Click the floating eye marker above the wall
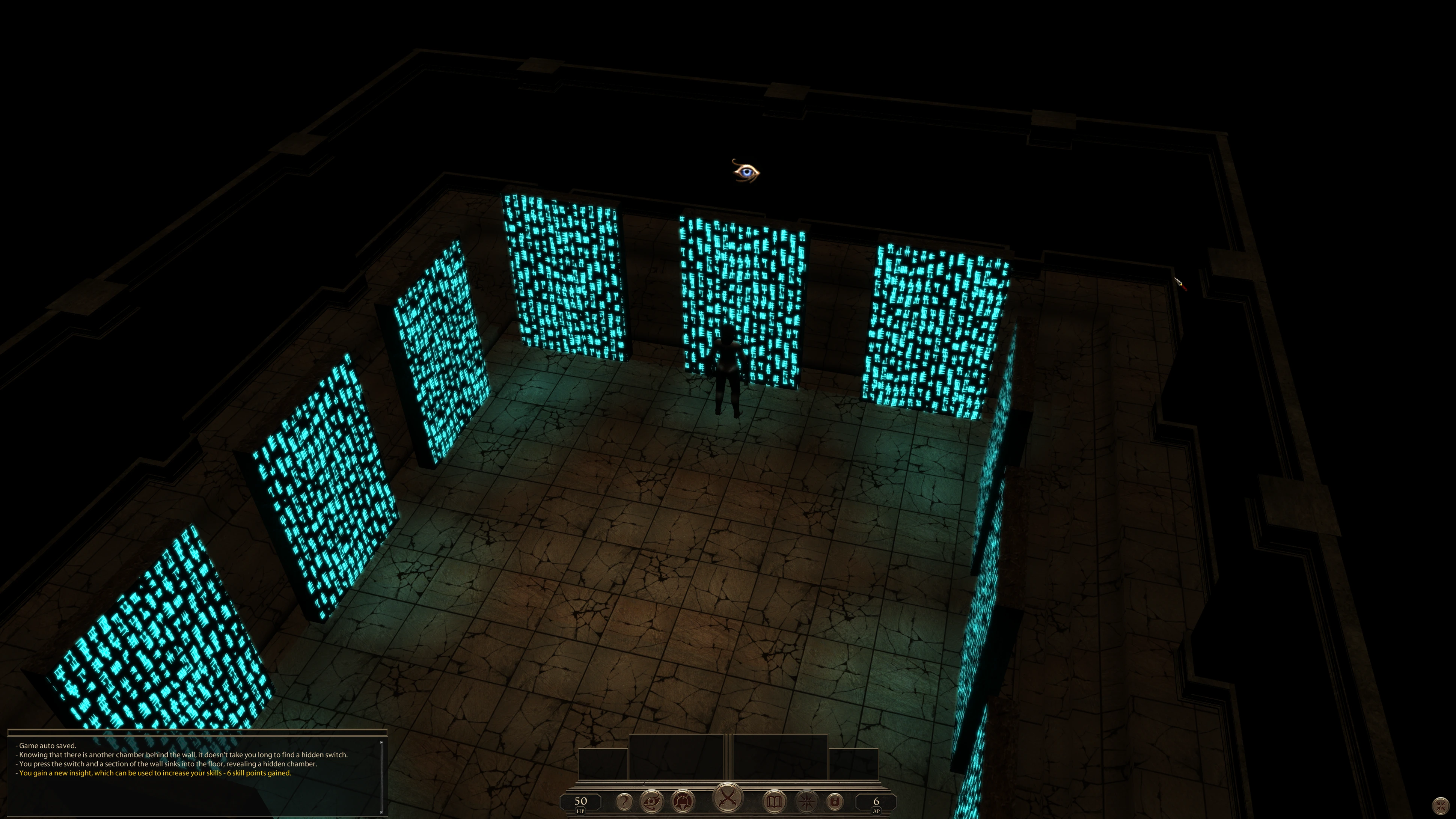This screenshot has height=819, width=1456. click(746, 171)
